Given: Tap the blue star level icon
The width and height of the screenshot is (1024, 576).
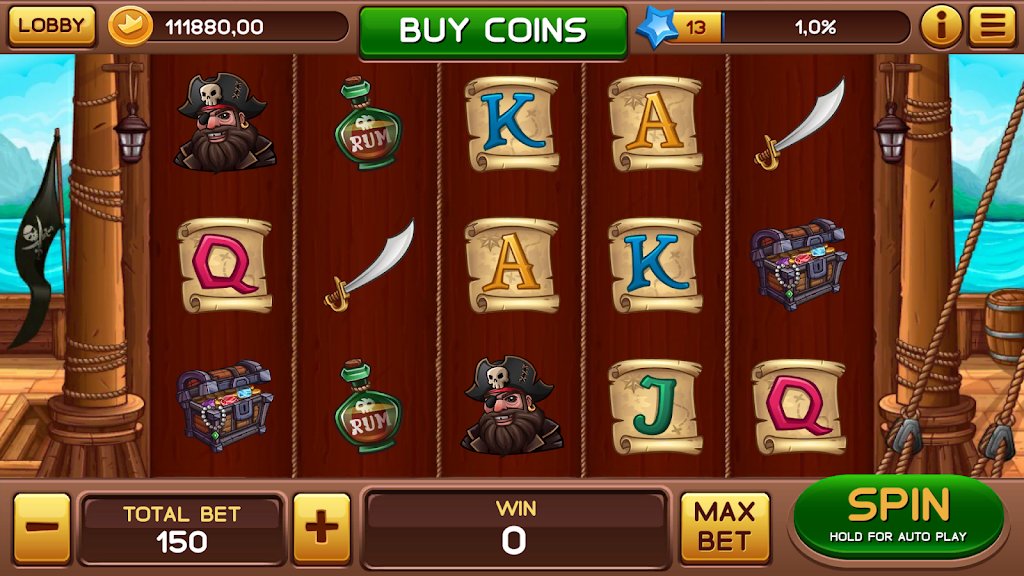Looking at the screenshot, I should [x=655, y=27].
